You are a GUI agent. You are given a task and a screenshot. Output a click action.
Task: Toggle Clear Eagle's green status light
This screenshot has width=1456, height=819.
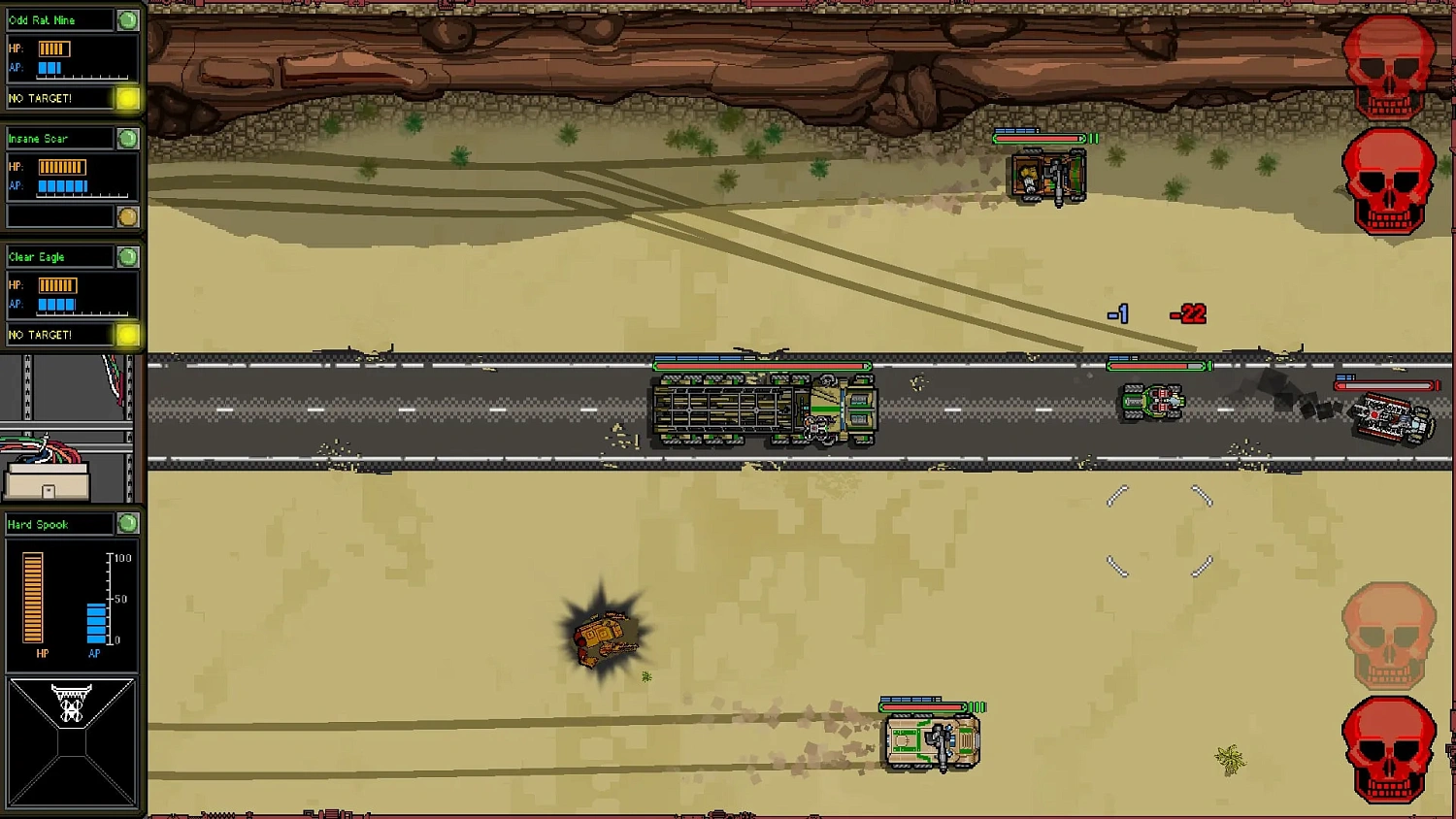pyautogui.click(x=125, y=256)
